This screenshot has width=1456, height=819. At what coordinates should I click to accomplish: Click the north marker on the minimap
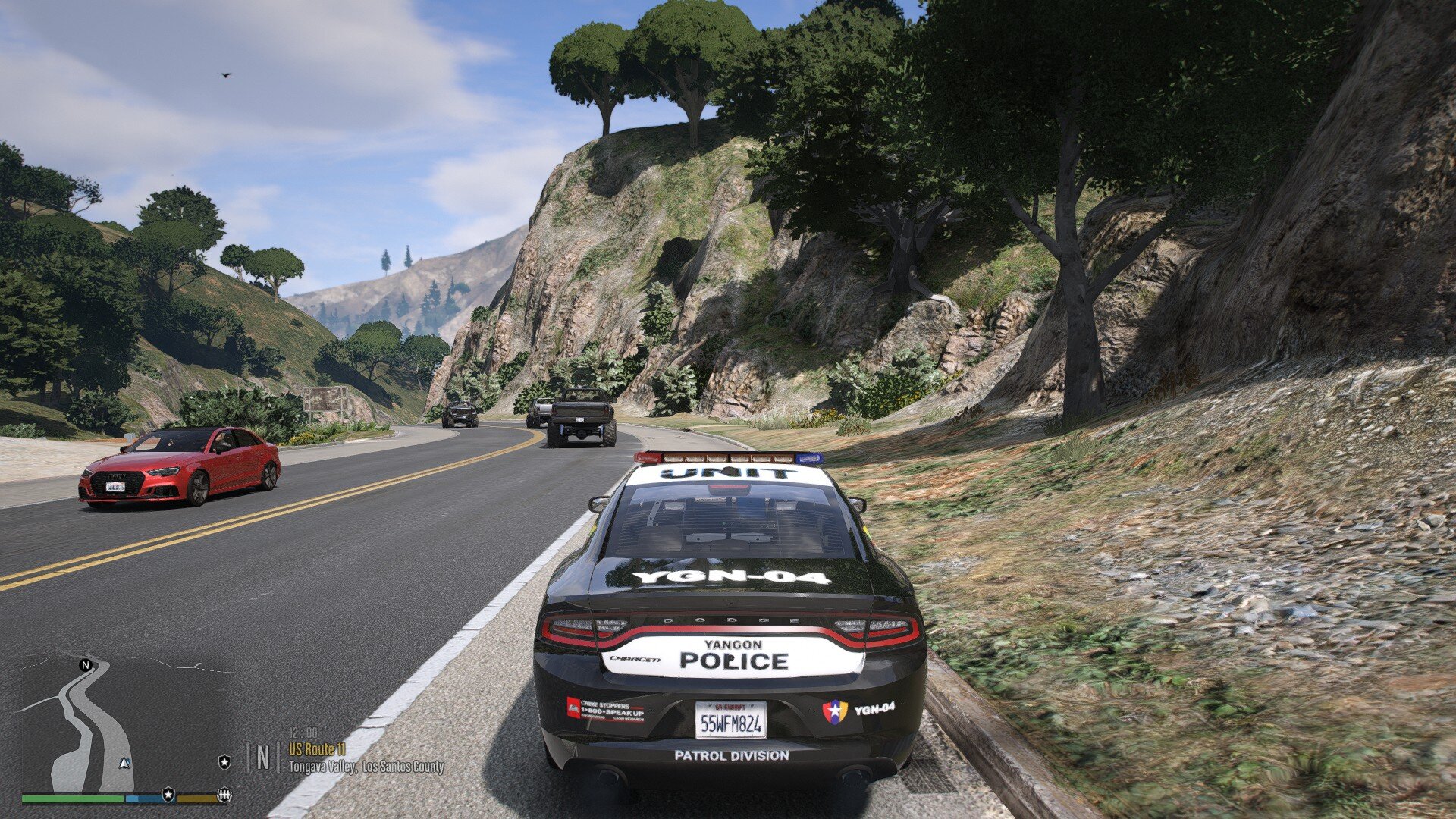pyautogui.click(x=86, y=665)
